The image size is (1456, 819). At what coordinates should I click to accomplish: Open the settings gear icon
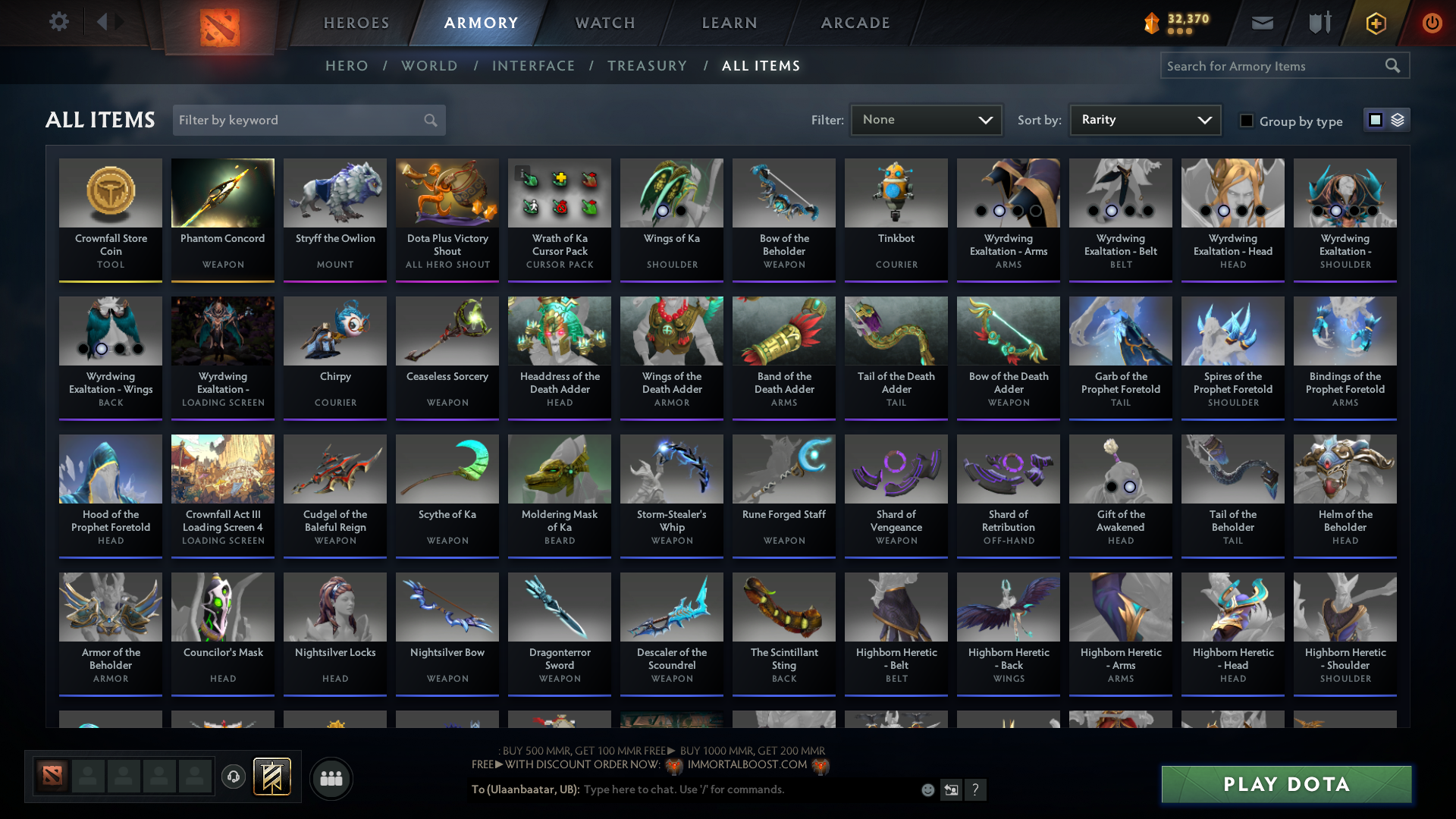point(58,21)
